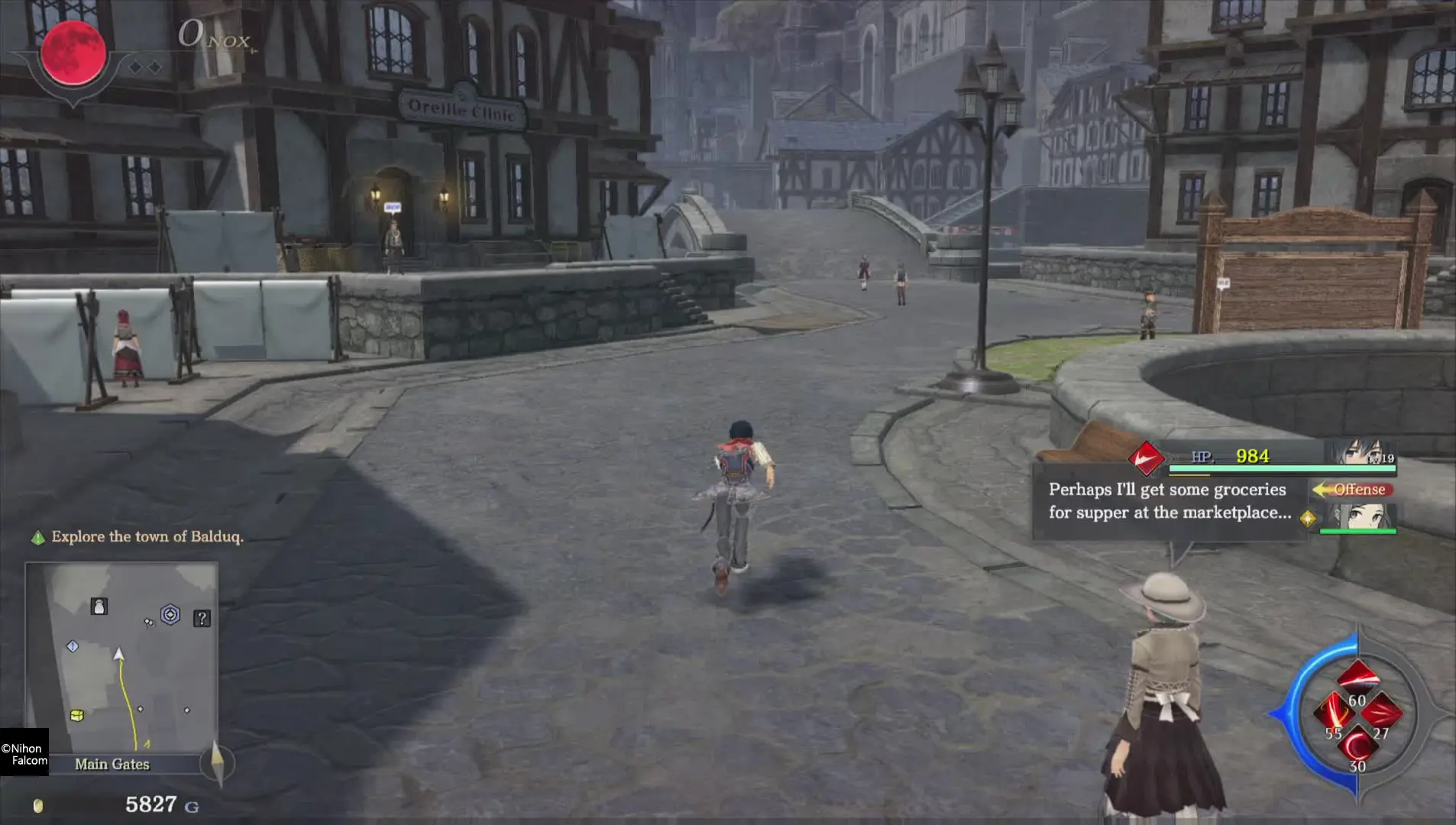Click the question mark marker on minimap

[202, 618]
